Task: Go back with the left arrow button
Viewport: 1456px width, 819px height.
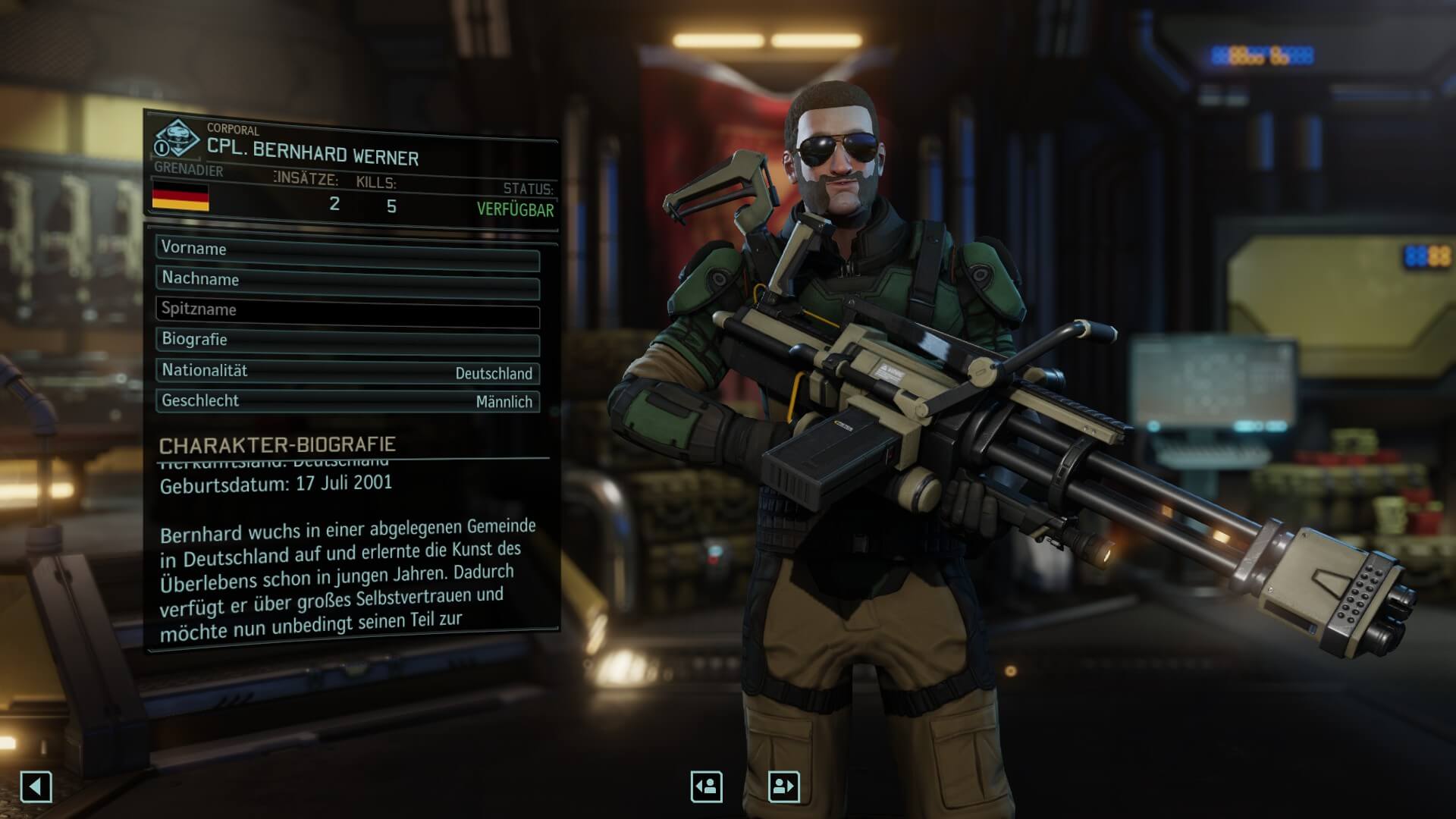Action: (x=36, y=786)
